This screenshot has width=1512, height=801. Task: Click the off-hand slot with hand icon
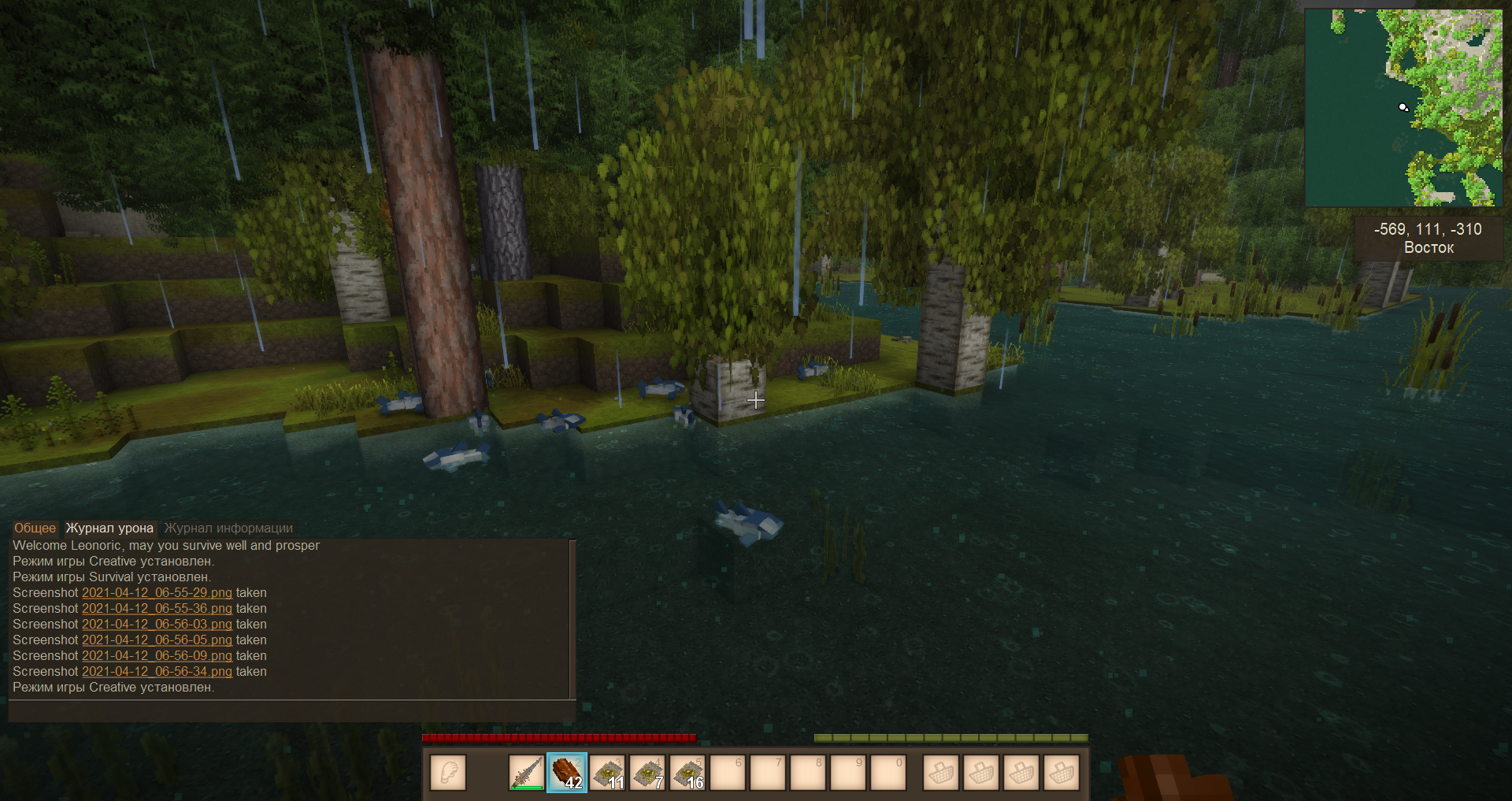point(448,773)
